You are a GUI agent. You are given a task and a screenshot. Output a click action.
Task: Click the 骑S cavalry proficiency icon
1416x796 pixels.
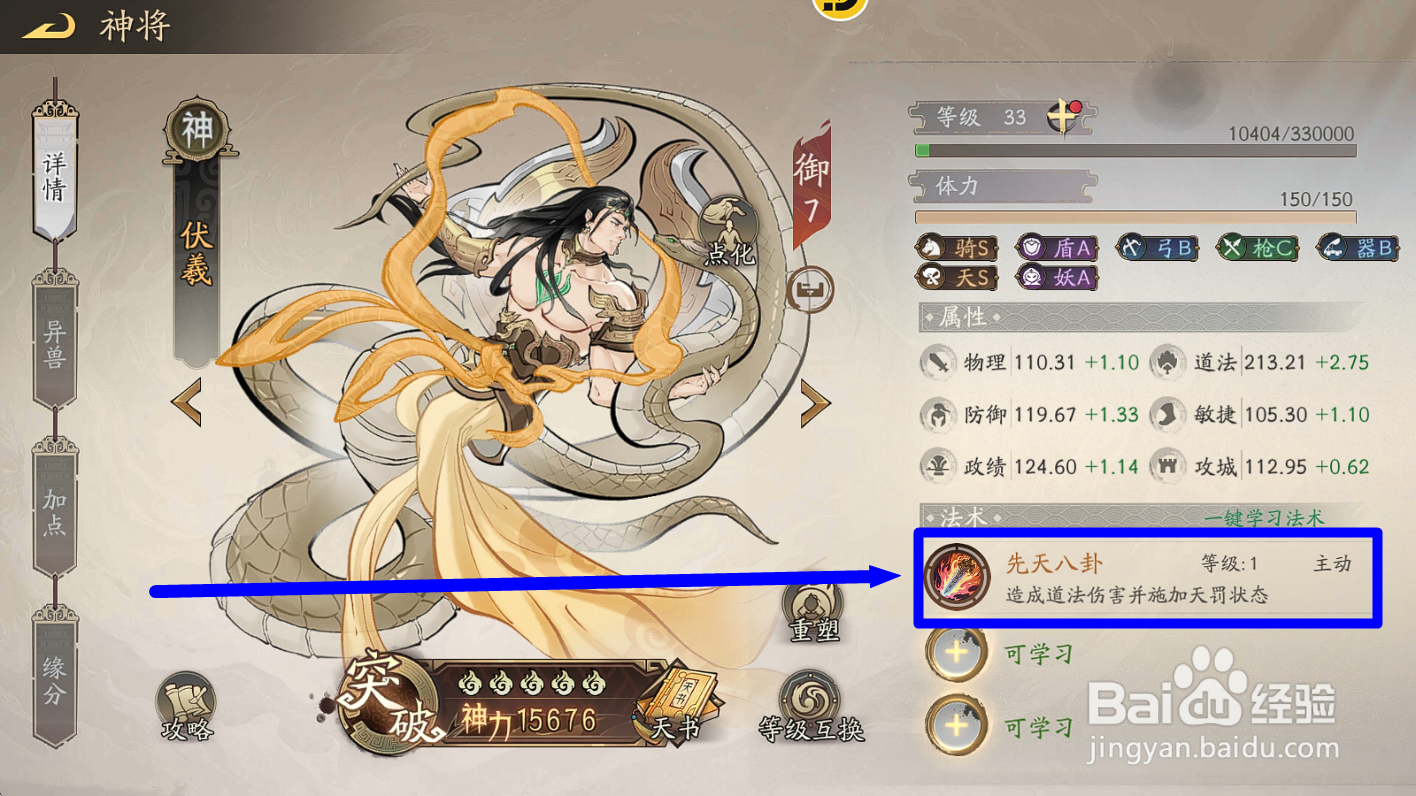(x=955, y=247)
